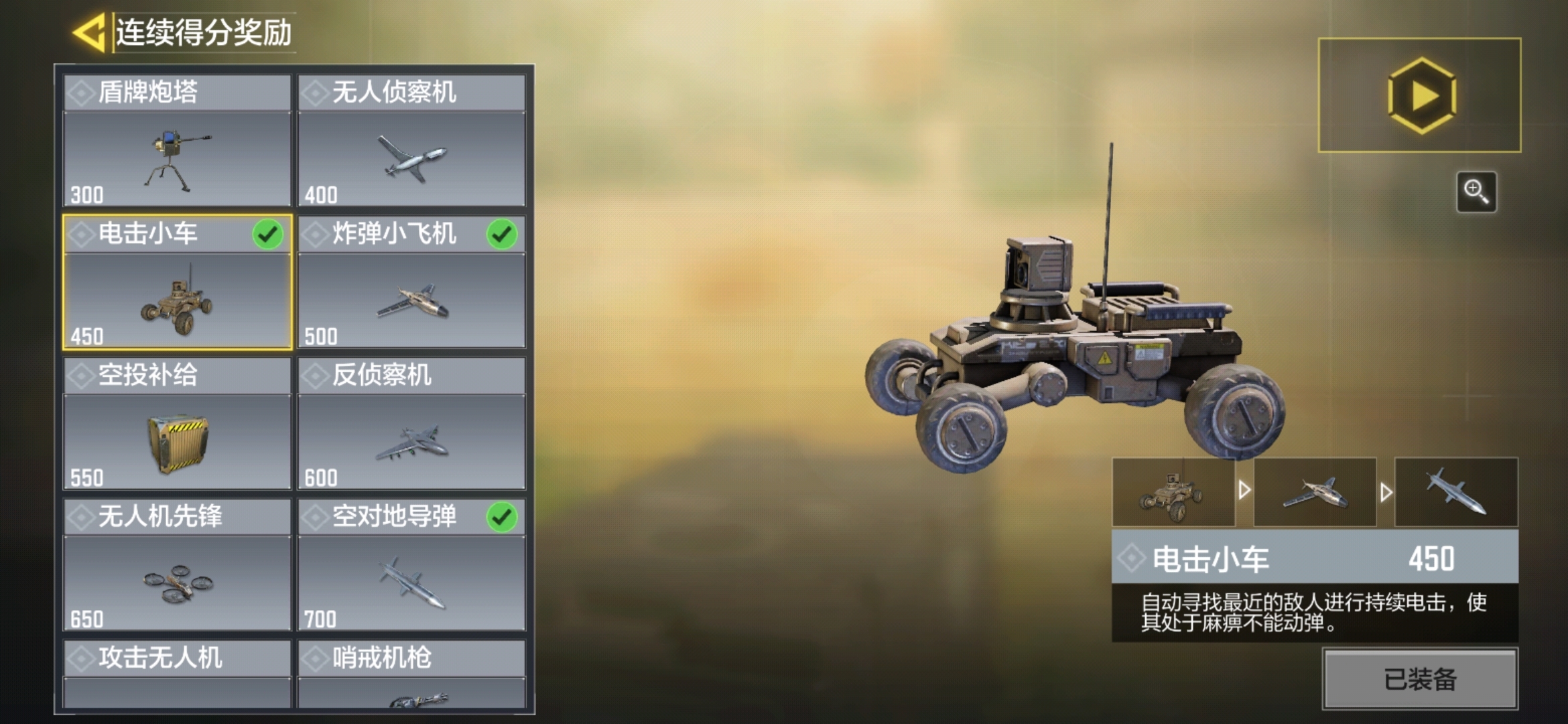
Task: Select the 攻击无人机 scorestreak card
Action: pos(178,674)
